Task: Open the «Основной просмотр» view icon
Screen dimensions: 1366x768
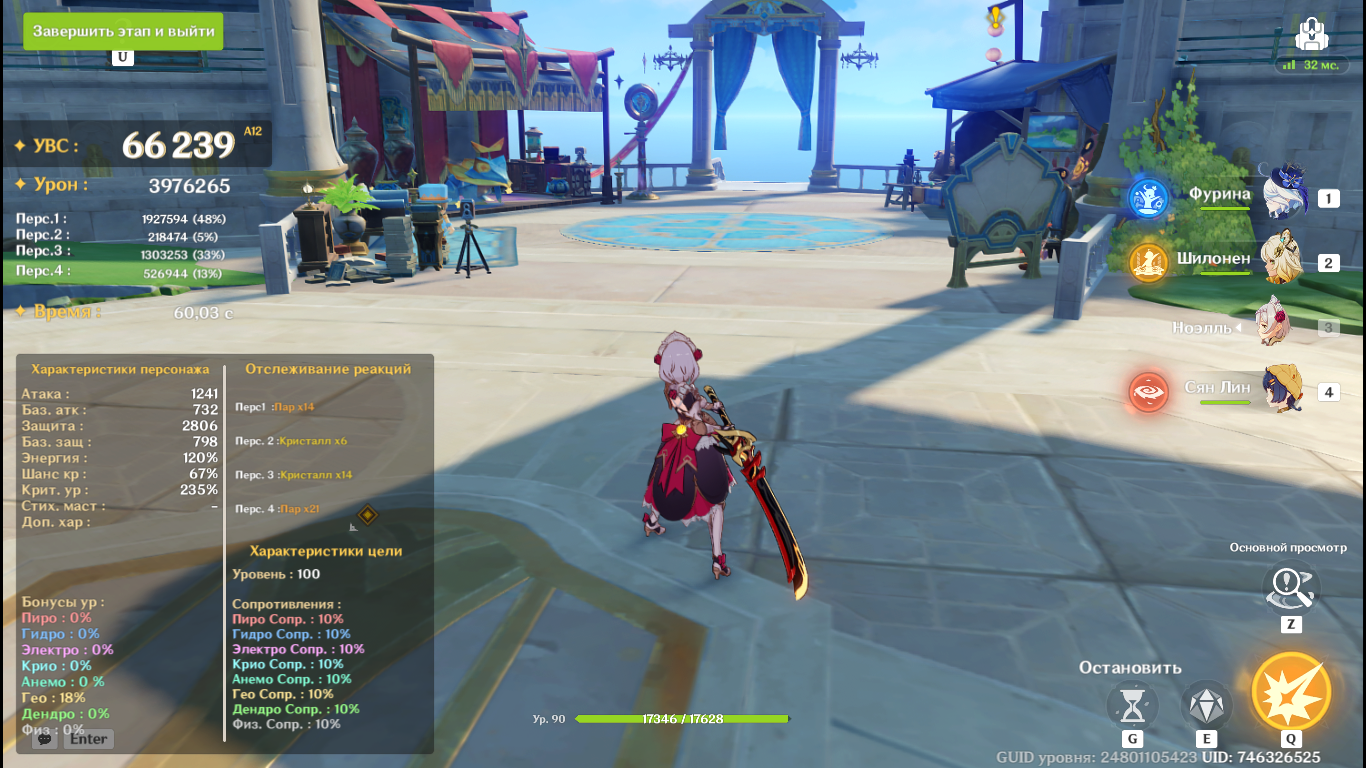Action: pyautogui.click(x=1290, y=588)
